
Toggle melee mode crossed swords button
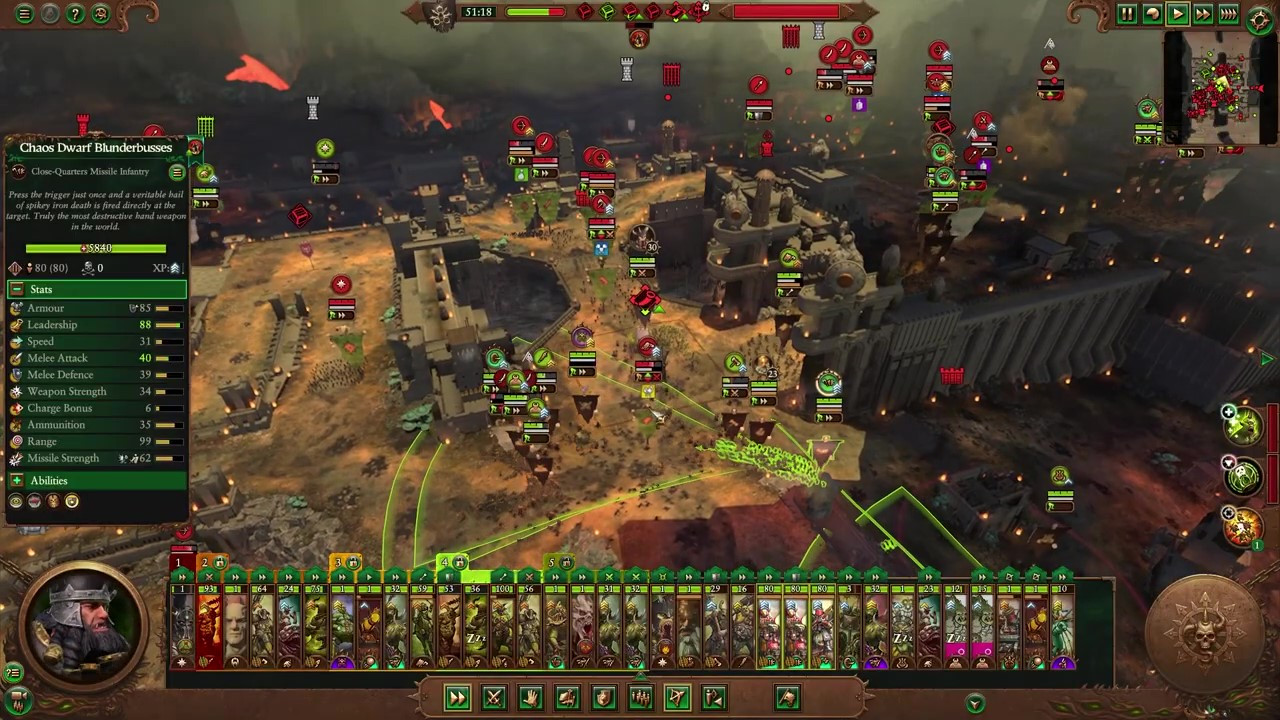494,698
